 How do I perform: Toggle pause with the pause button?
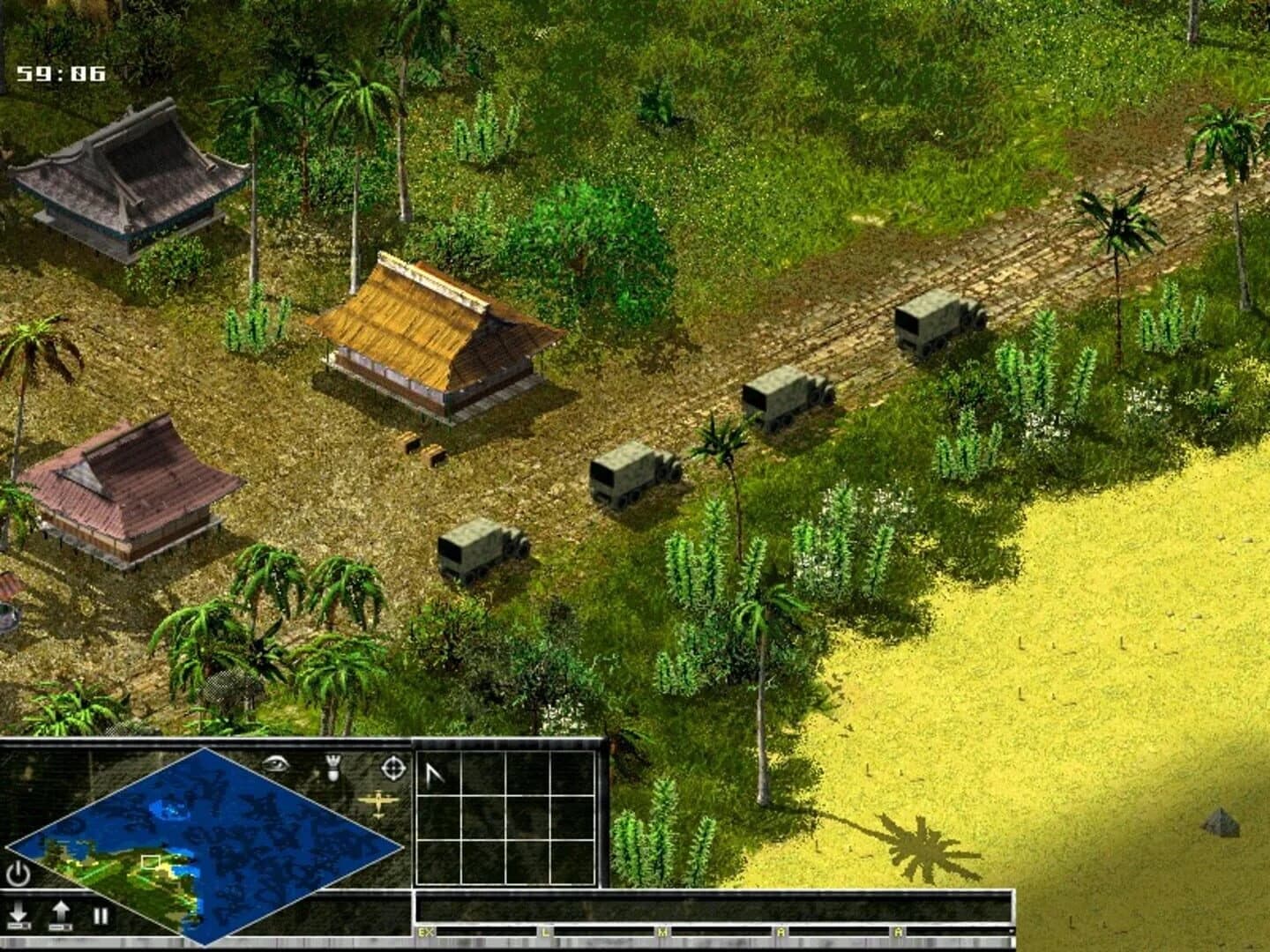pyautogui.click(x=100, y=917)
